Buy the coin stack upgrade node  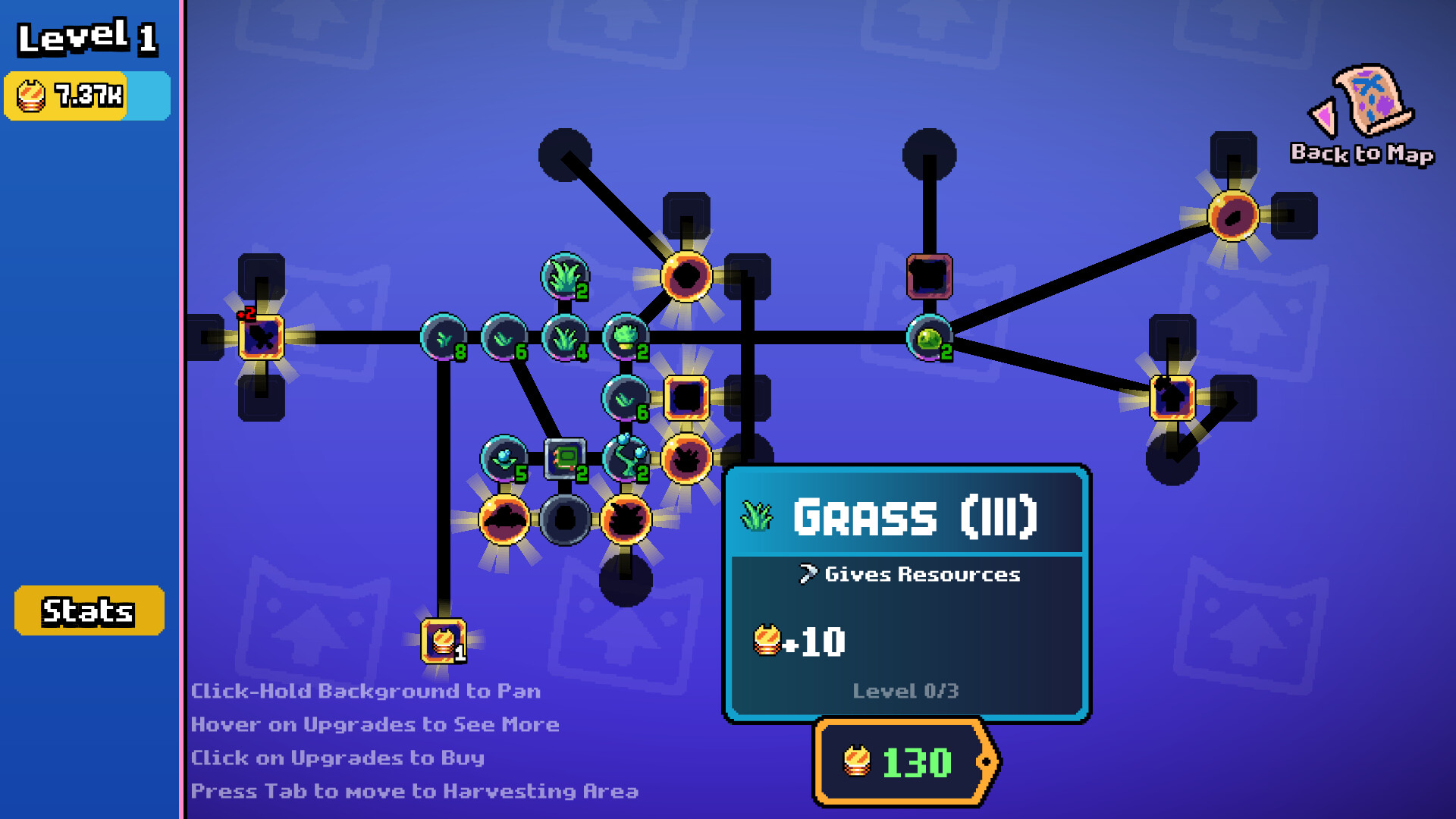point(444,641)
